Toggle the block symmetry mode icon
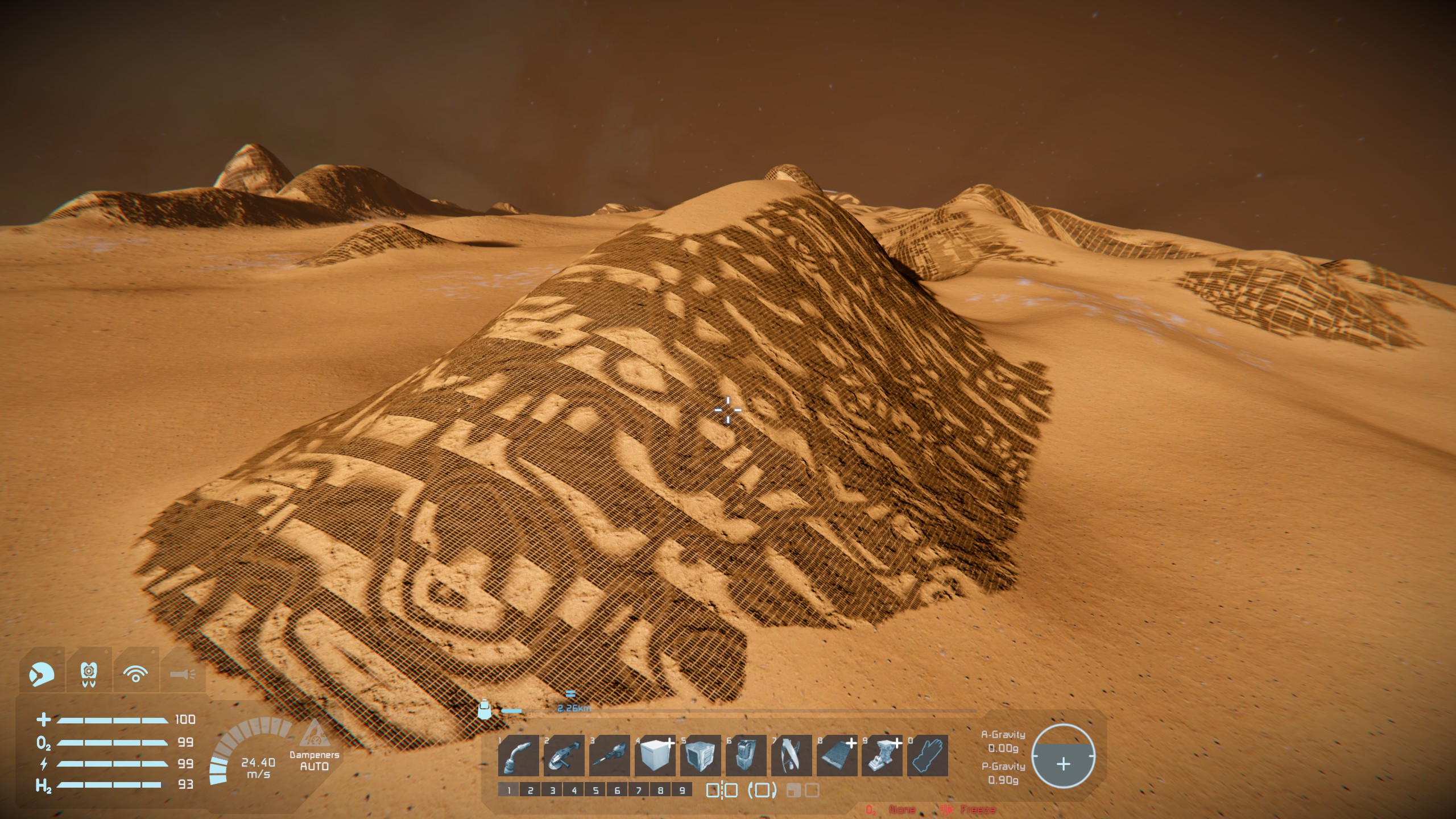1456x819 pixels. coord(722,790)
